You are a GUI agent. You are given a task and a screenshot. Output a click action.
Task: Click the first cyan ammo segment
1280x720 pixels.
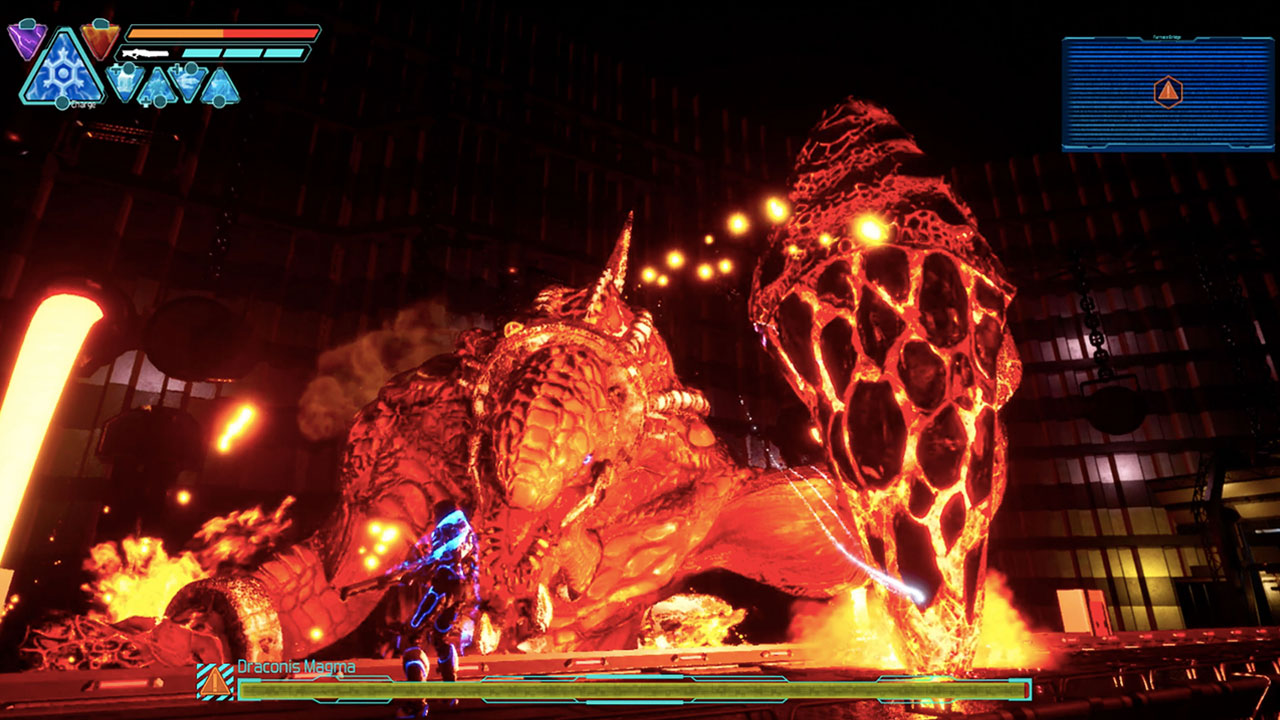pyautogui.click(x=202, y=52)
